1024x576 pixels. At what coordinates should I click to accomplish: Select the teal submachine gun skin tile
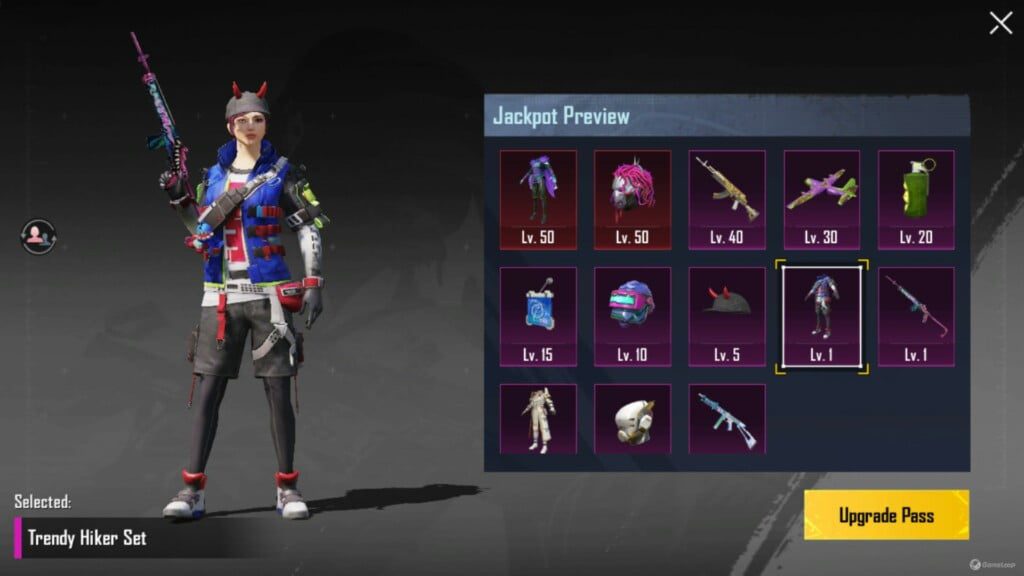[727, 419]
